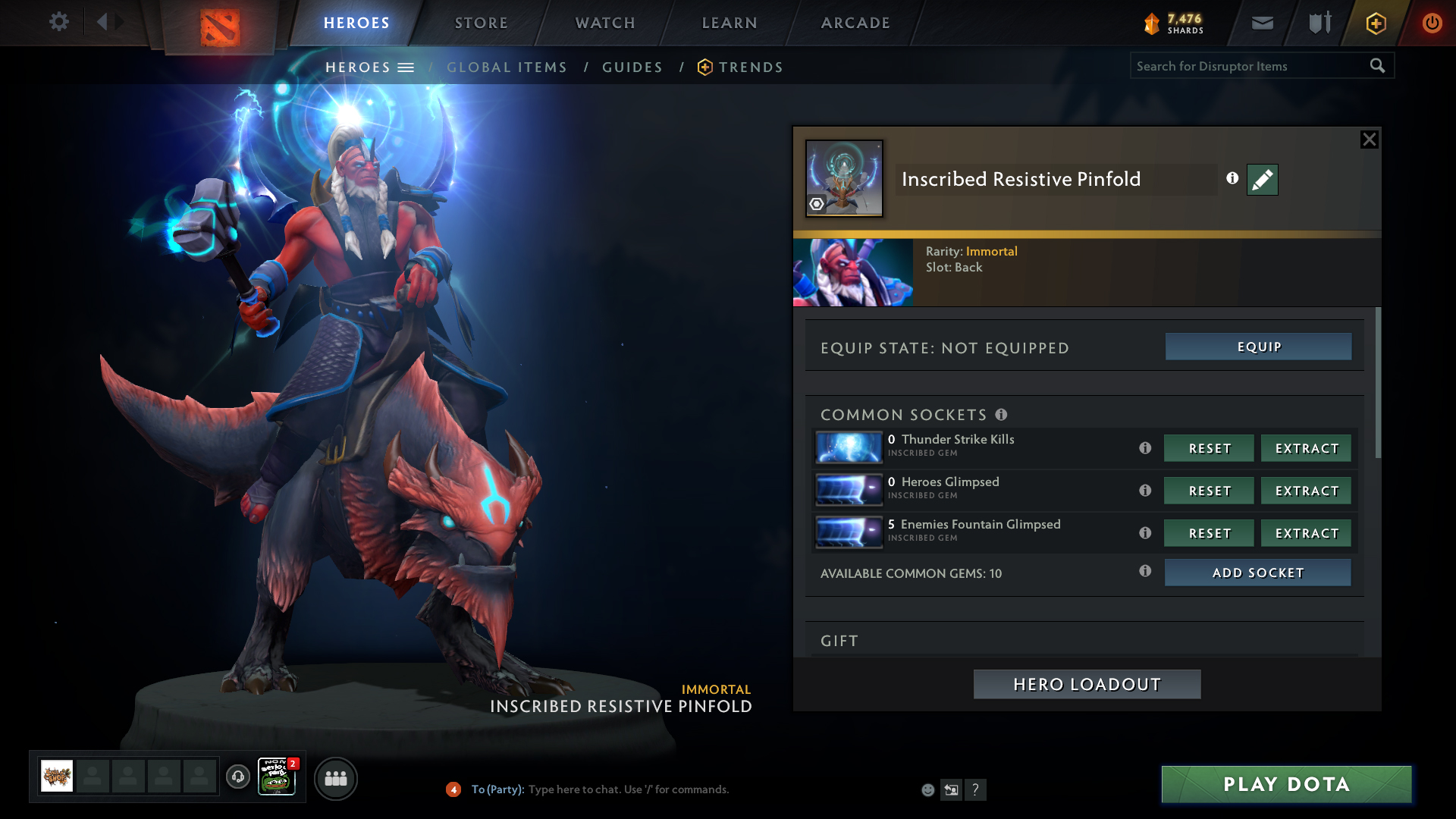Show the Guides section

pyautogui.click(x=632, y=67)
